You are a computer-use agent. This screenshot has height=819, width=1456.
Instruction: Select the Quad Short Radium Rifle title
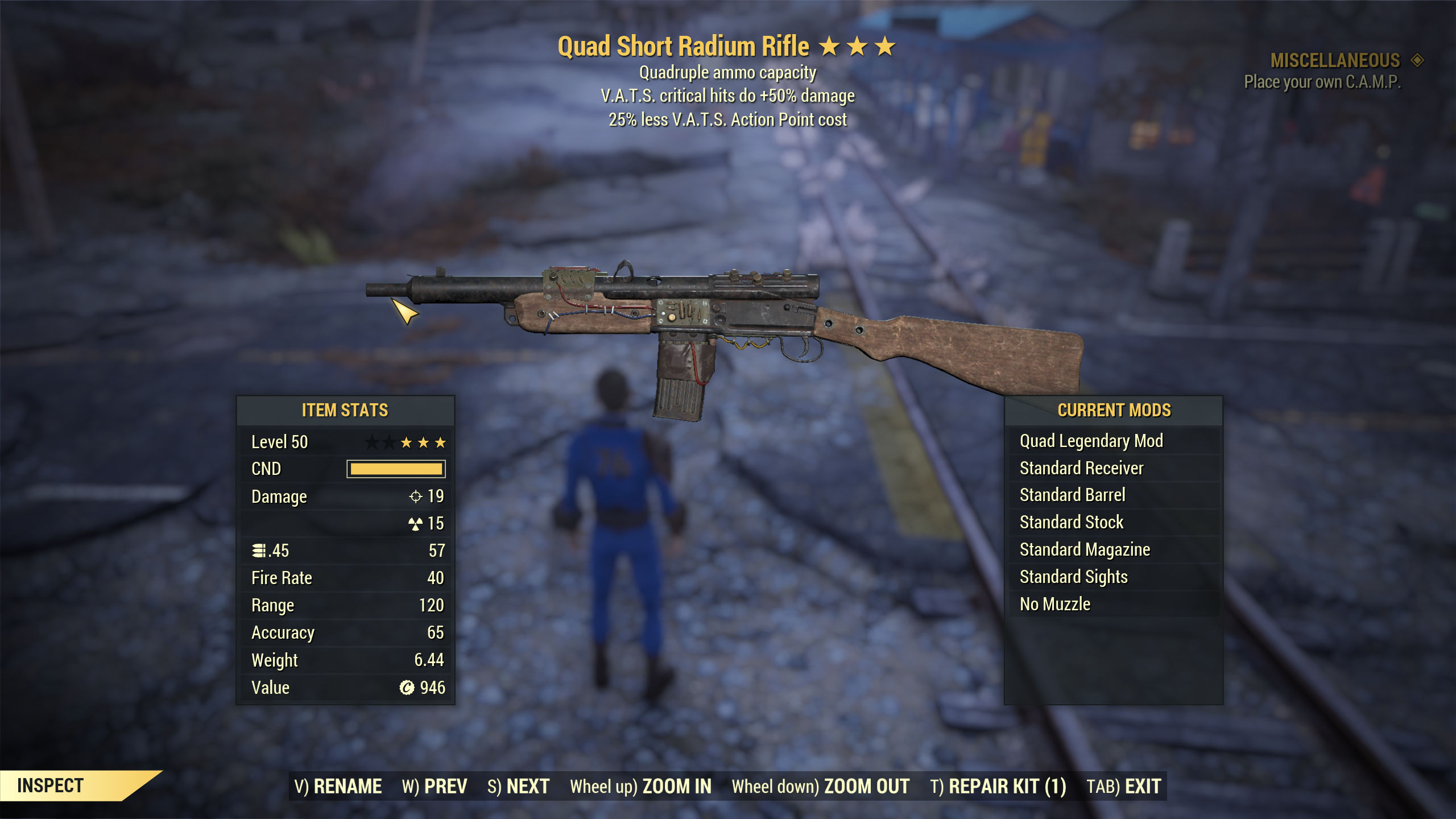click(682, 45)
